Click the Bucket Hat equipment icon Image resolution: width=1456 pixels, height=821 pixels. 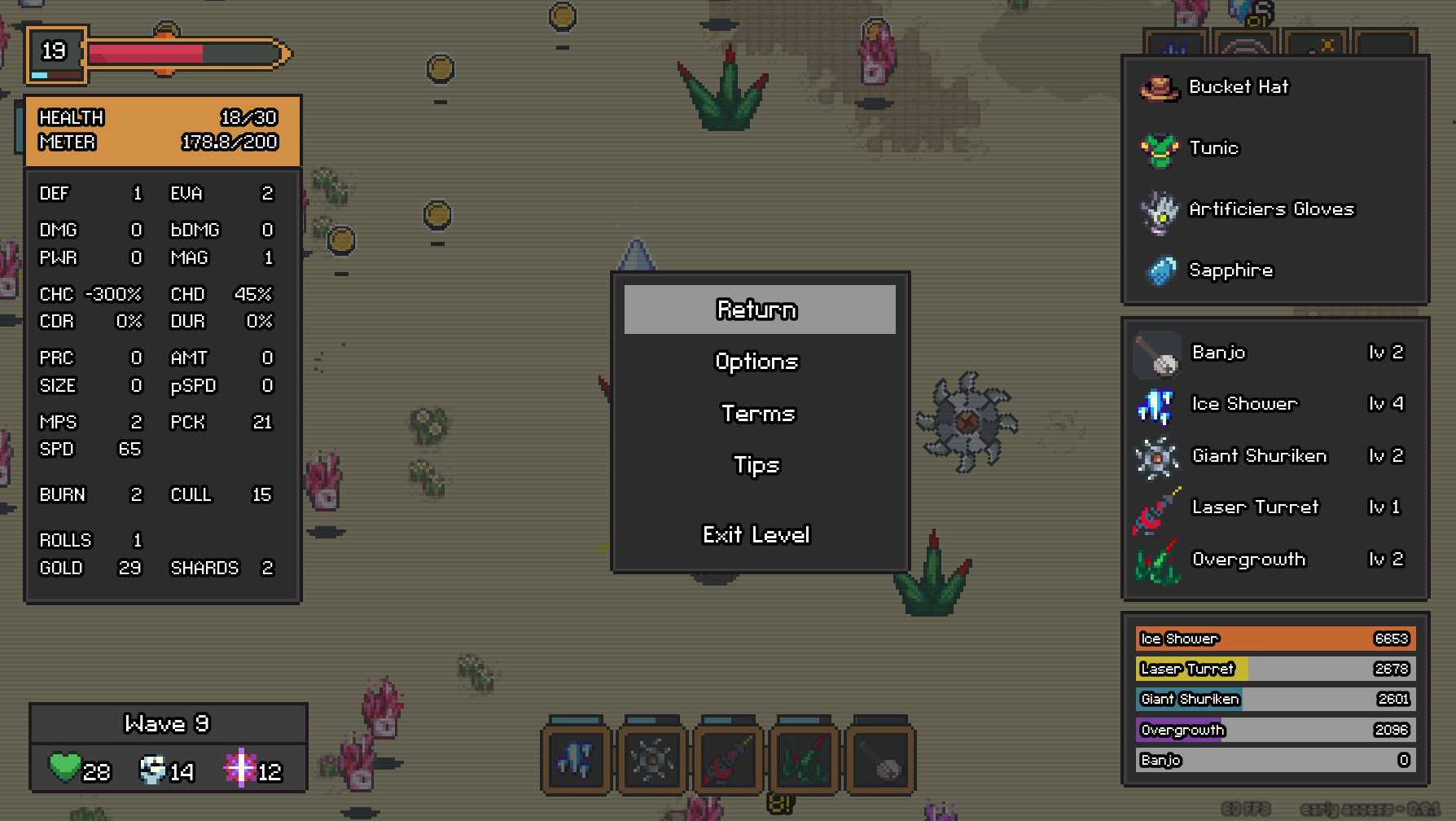click(1160, 88)
